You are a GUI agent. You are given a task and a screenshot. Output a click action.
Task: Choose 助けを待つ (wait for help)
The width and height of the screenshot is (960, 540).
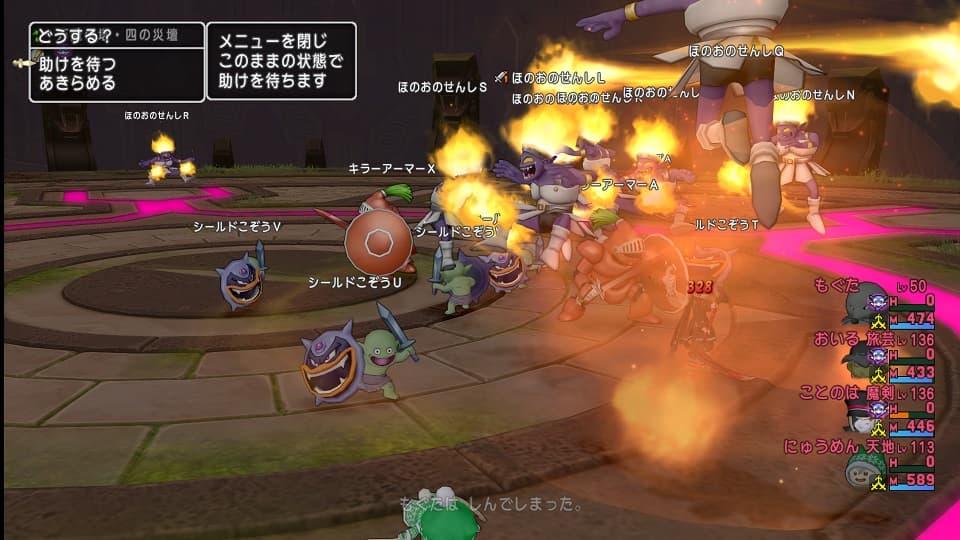point(77,64)
